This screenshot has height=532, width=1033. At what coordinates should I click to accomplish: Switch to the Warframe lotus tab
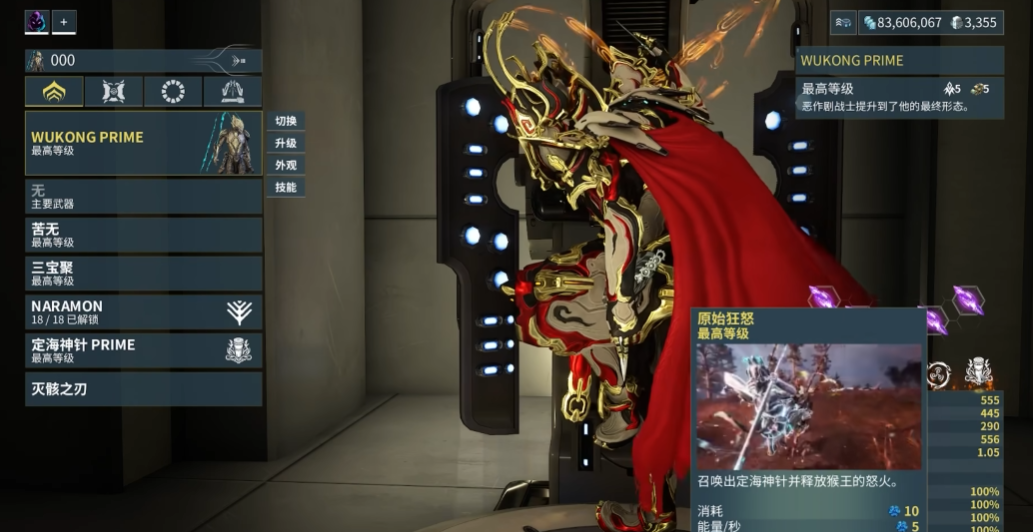(x=54, y=92)
